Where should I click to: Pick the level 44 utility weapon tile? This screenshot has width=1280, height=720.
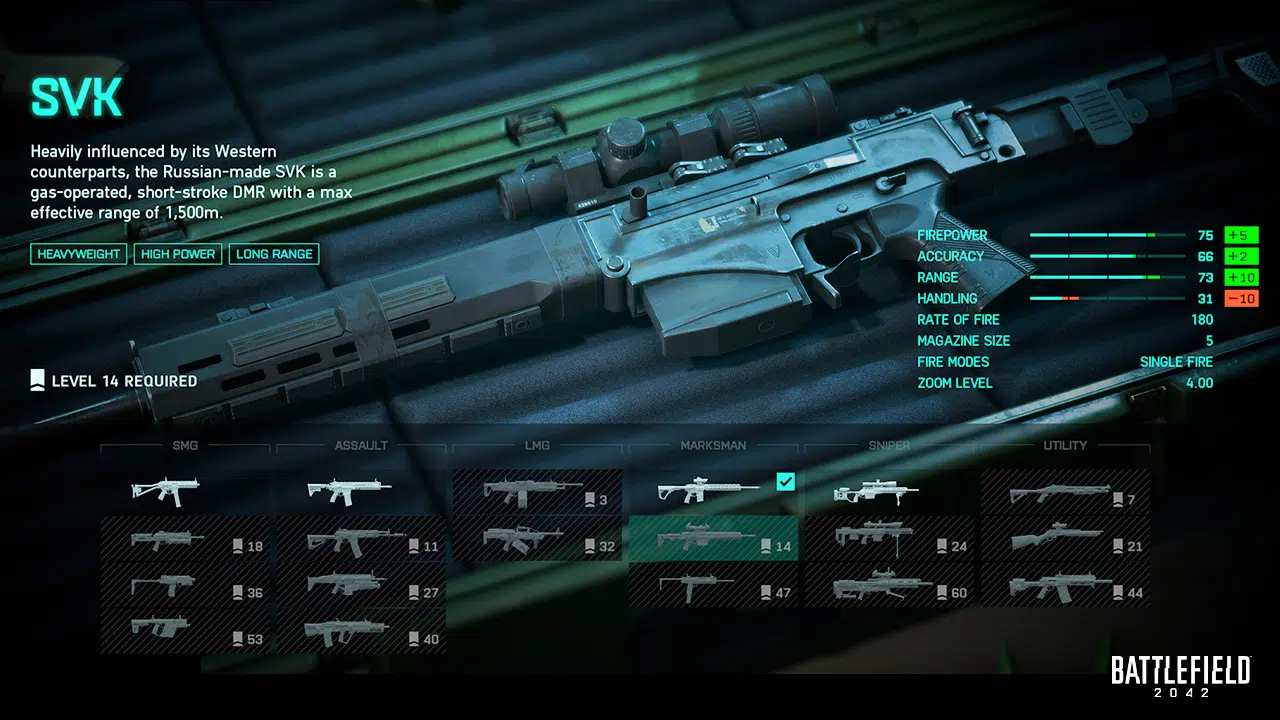1066,586
